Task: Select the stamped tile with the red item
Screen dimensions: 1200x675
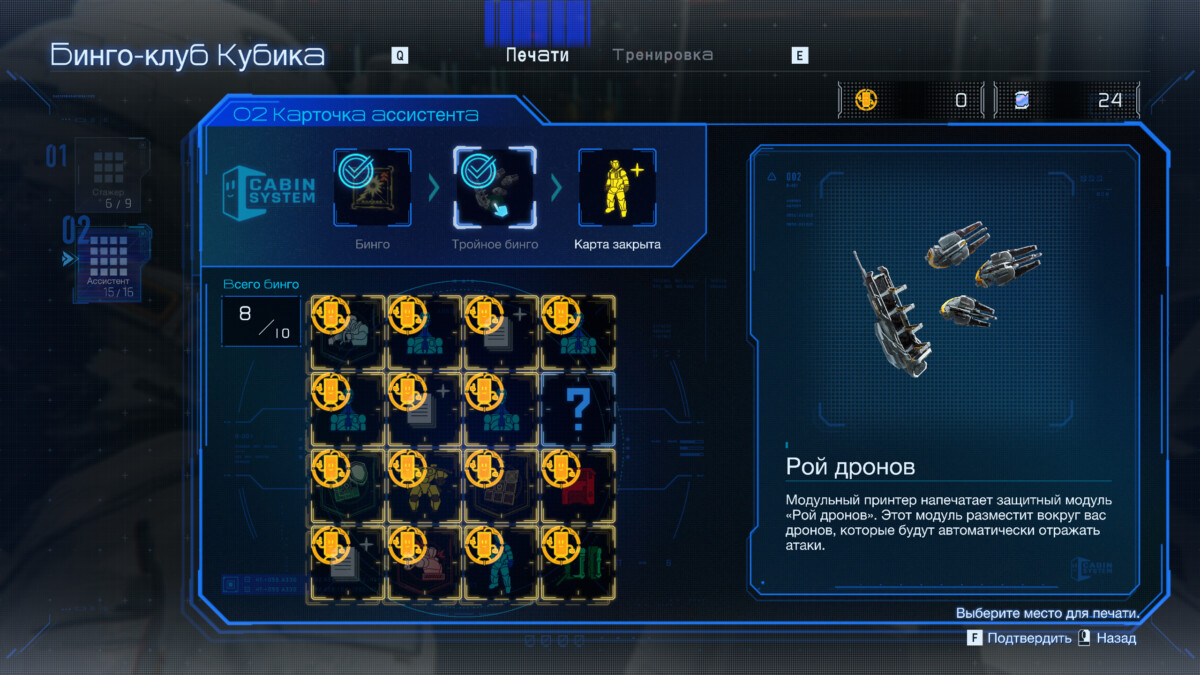Action: click(577, 486)
